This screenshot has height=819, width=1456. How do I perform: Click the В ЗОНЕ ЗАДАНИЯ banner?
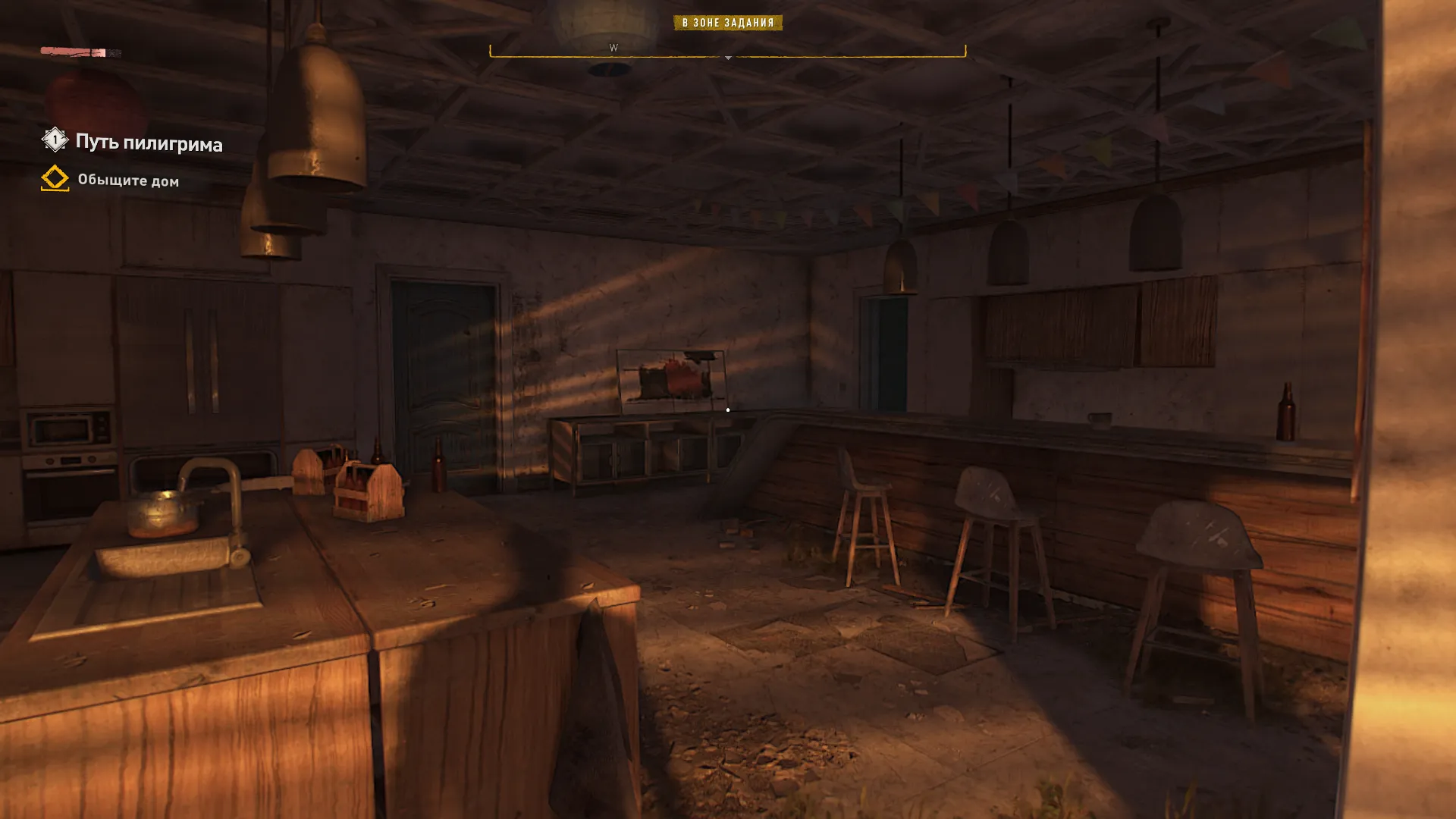727,23
